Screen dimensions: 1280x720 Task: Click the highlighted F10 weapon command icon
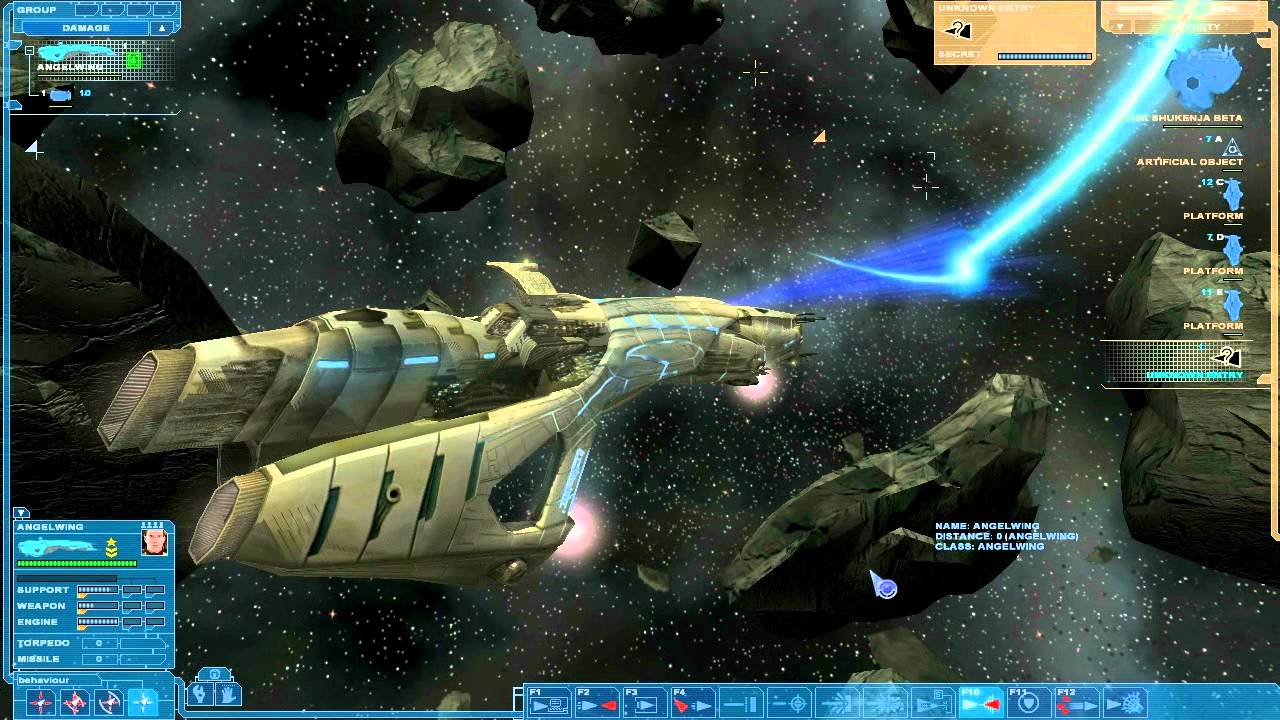[980, 700]
